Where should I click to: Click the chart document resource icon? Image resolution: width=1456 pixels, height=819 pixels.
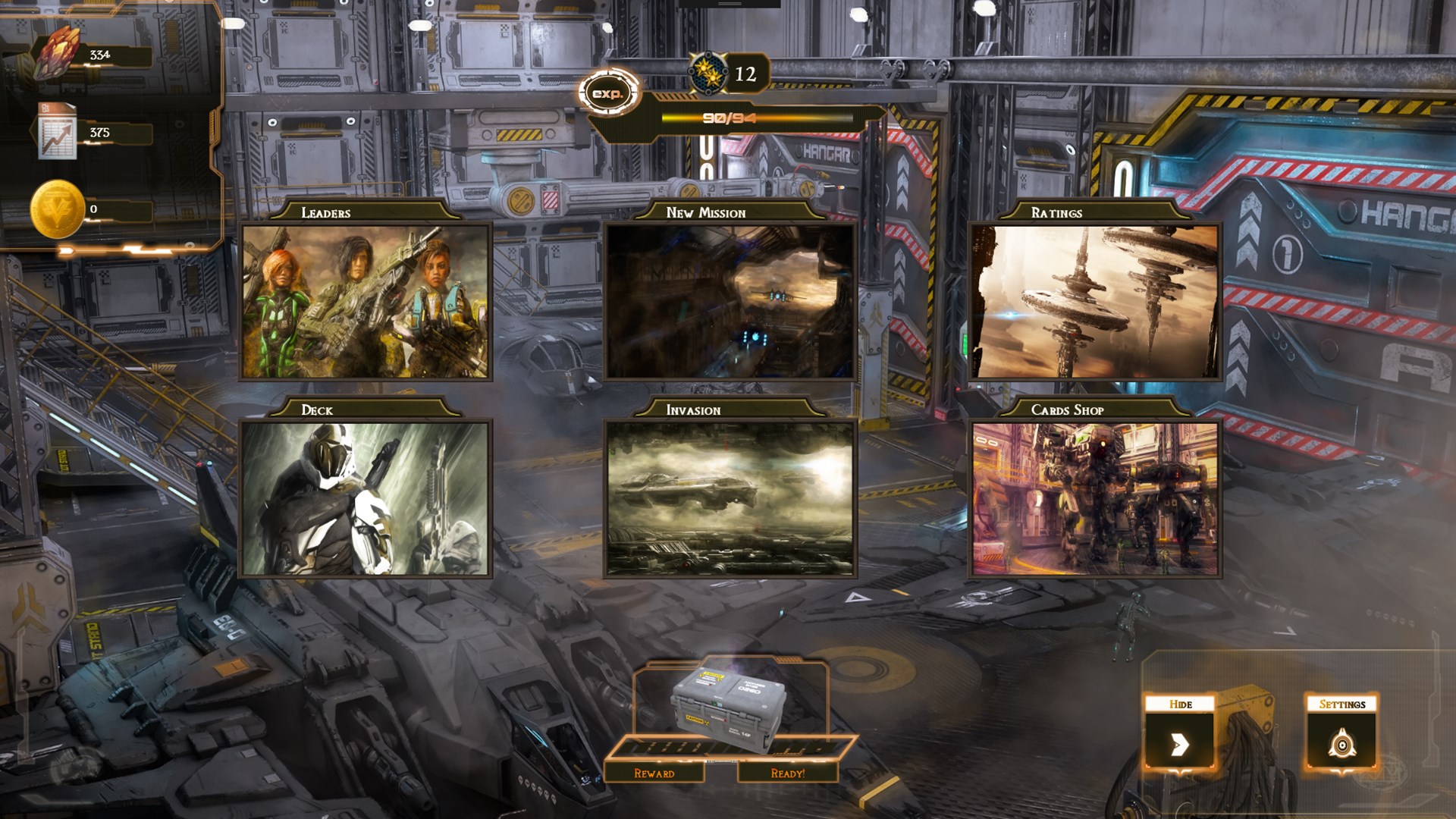pyautogui.click(x=58, y=133)
